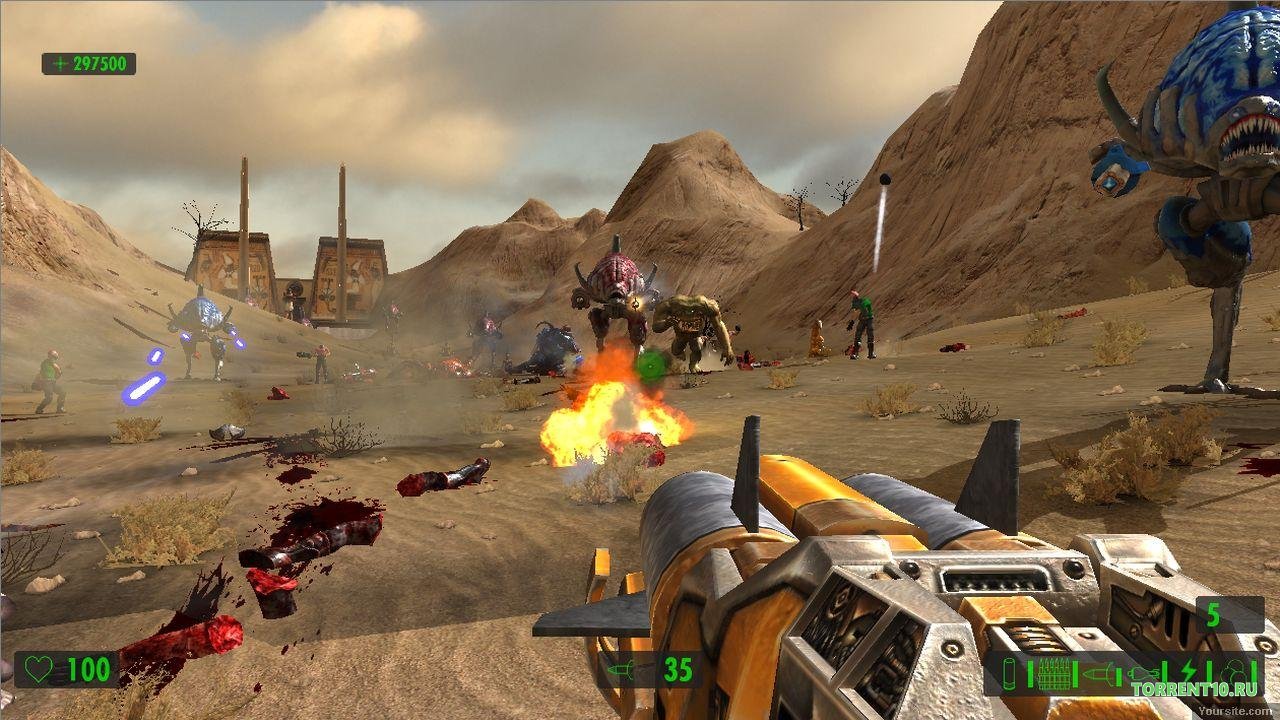Choose the bullet belt ammo icon

1054,674
